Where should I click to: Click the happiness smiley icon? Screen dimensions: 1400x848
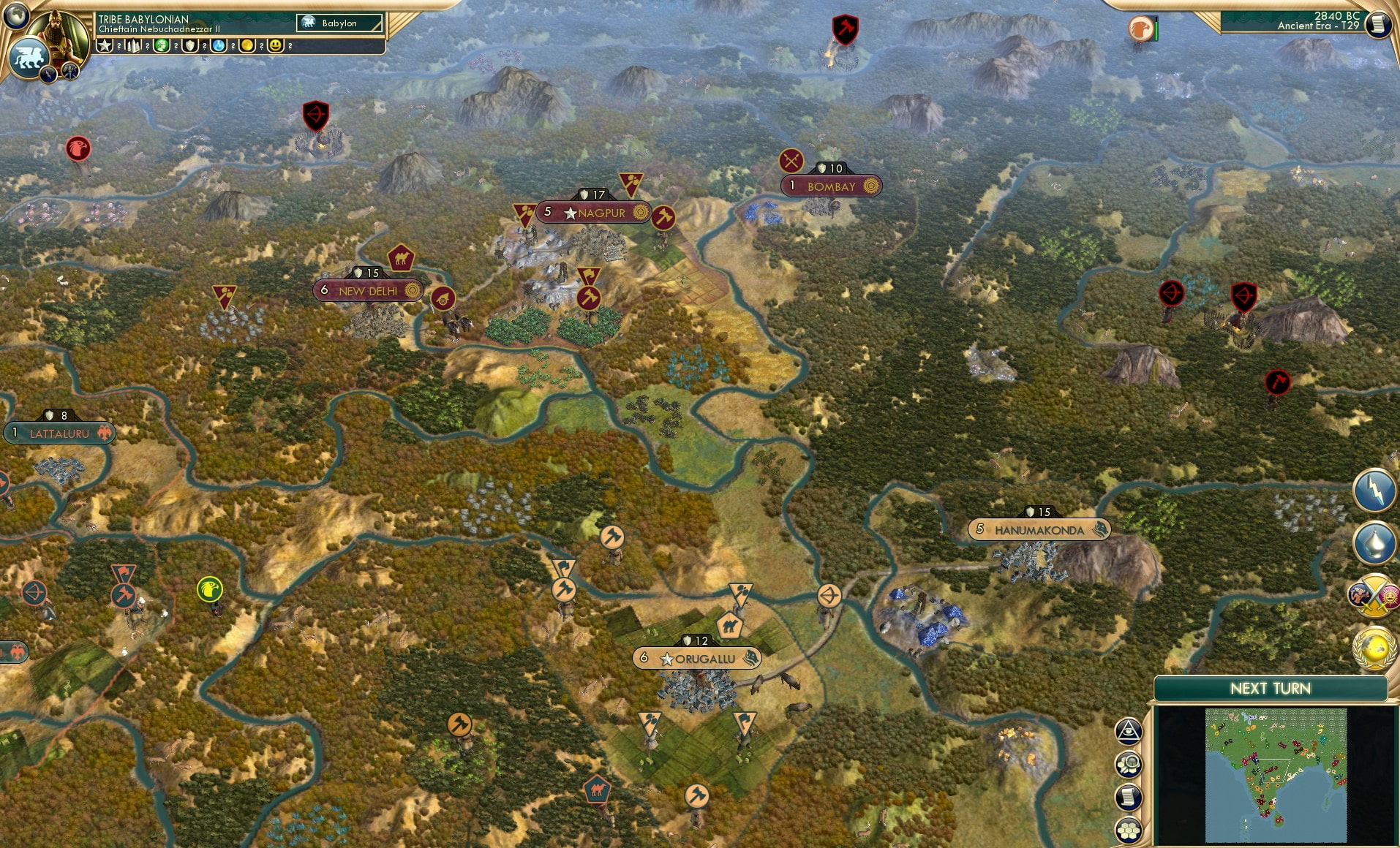[276, 45]
